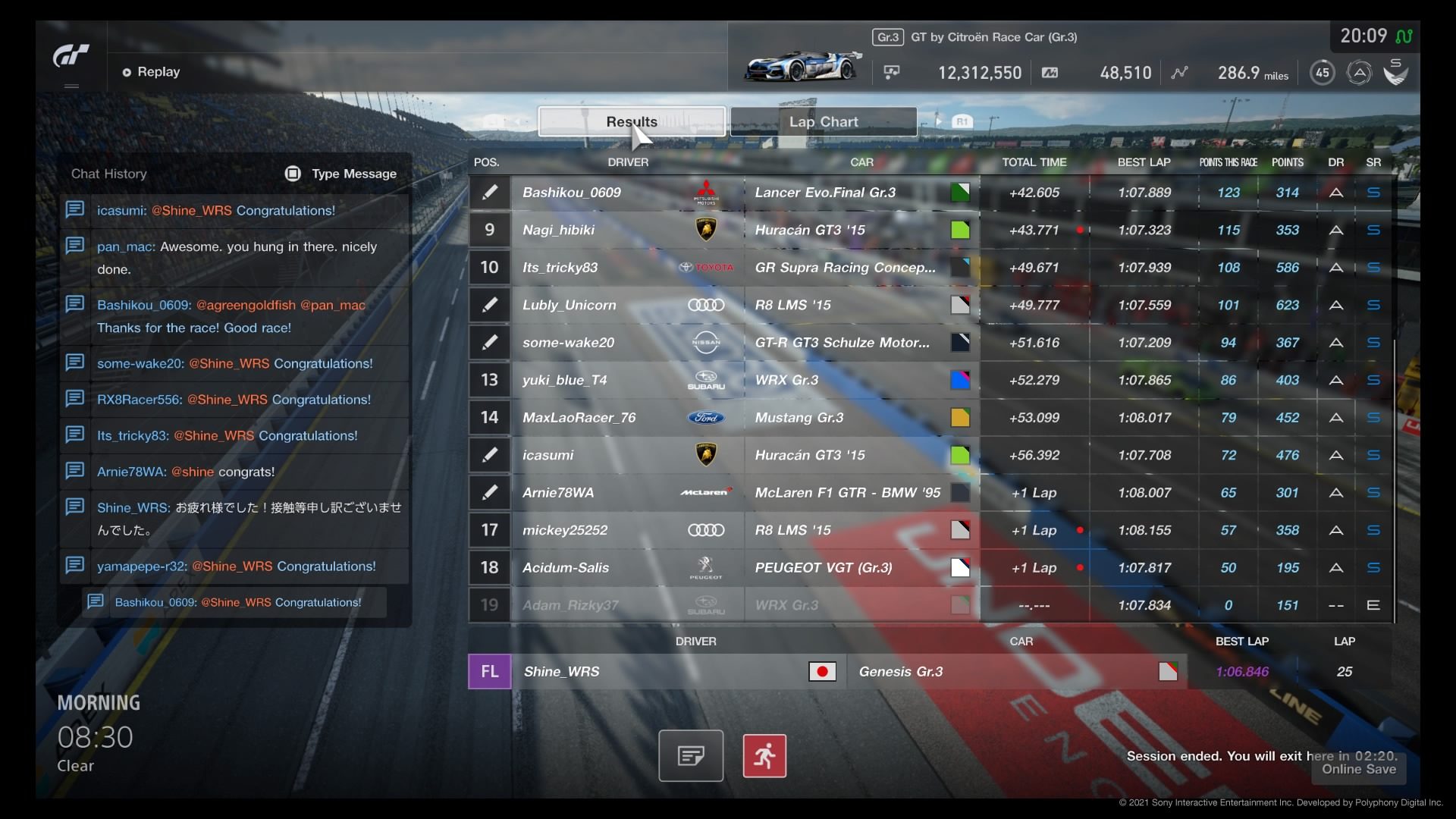Image resolution: width=1456 pixels, height=819 pixels.
Task: Open the Lap Chart tab
Action: 824,121
